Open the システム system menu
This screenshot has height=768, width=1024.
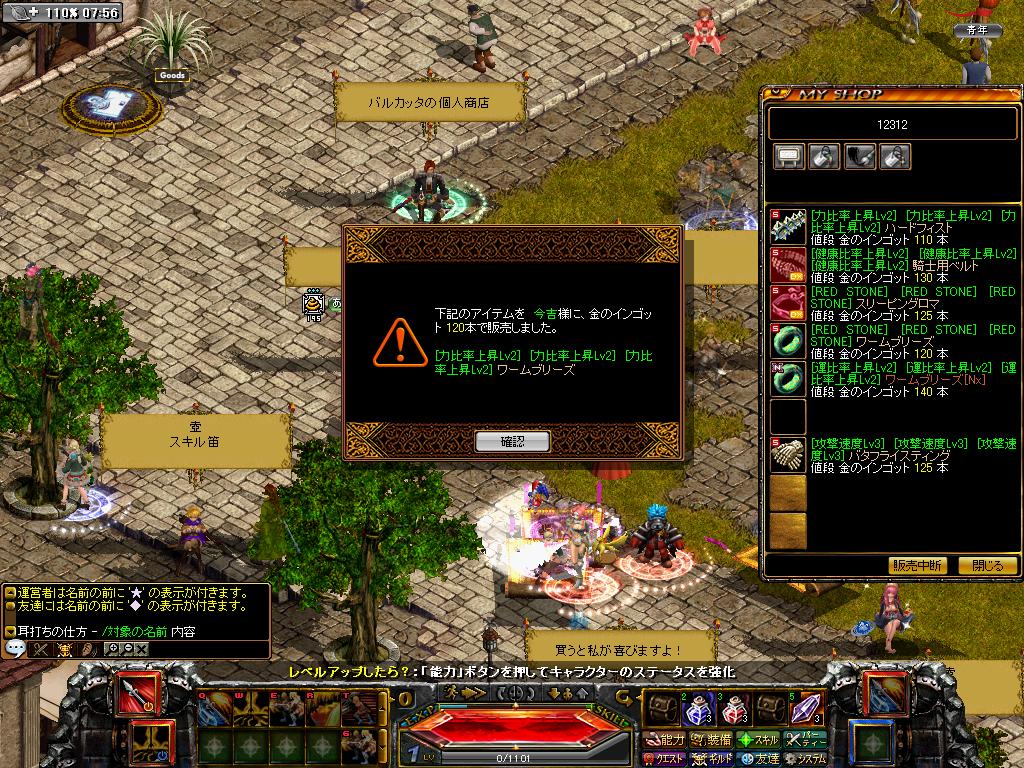[x=805, y=759]
